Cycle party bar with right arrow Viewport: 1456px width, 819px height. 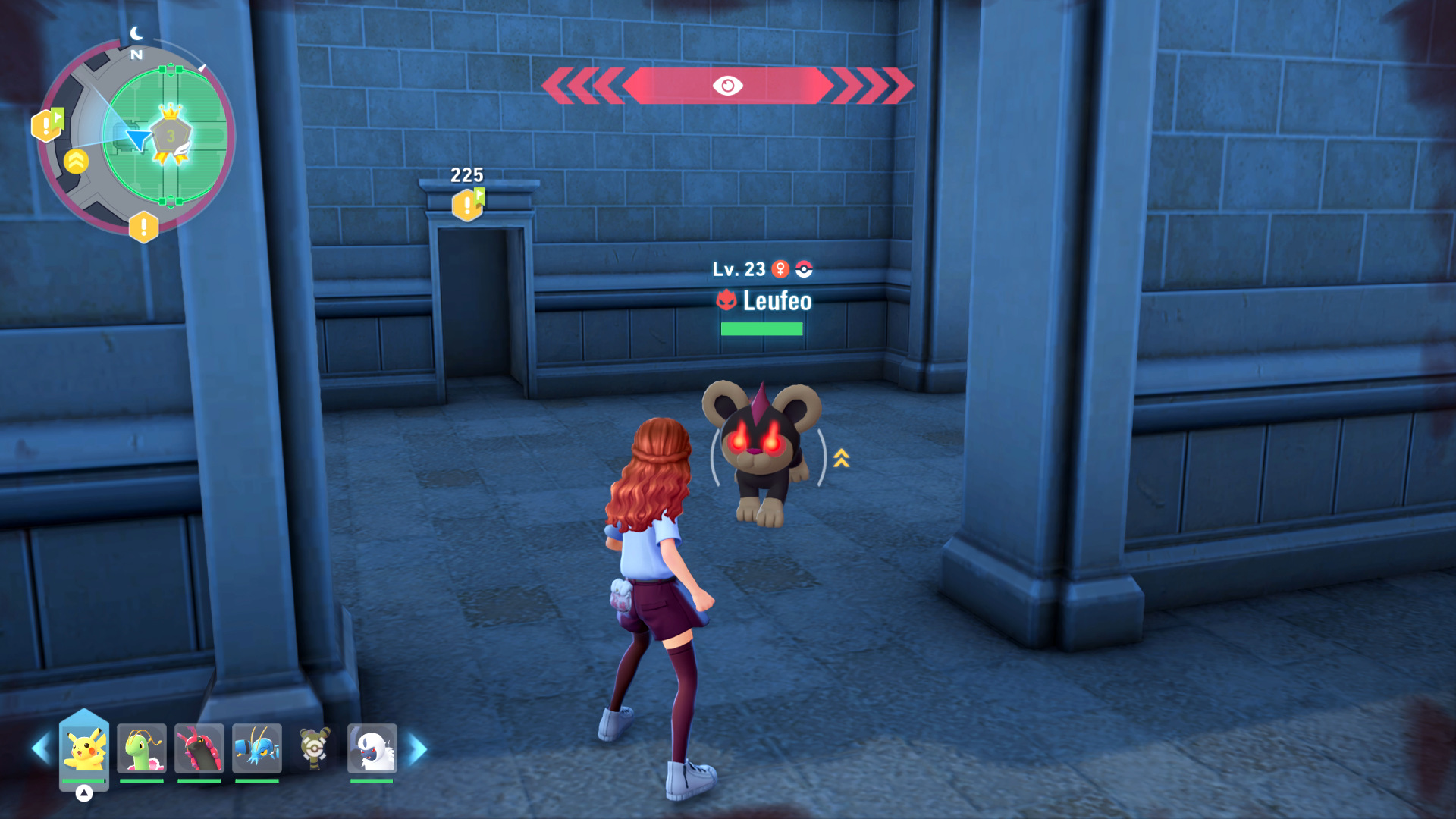pos(418,748)
